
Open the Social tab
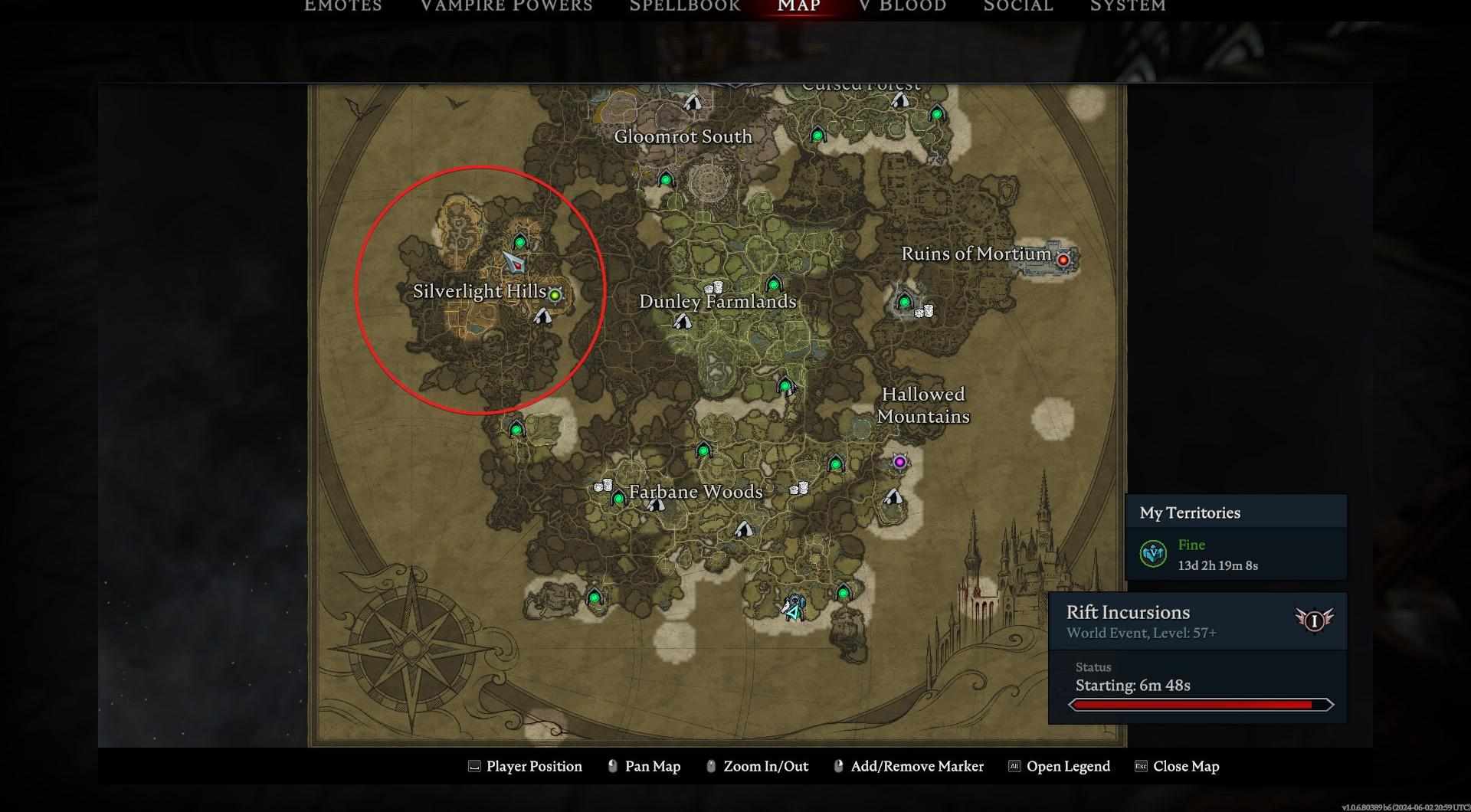point(1018,6)
